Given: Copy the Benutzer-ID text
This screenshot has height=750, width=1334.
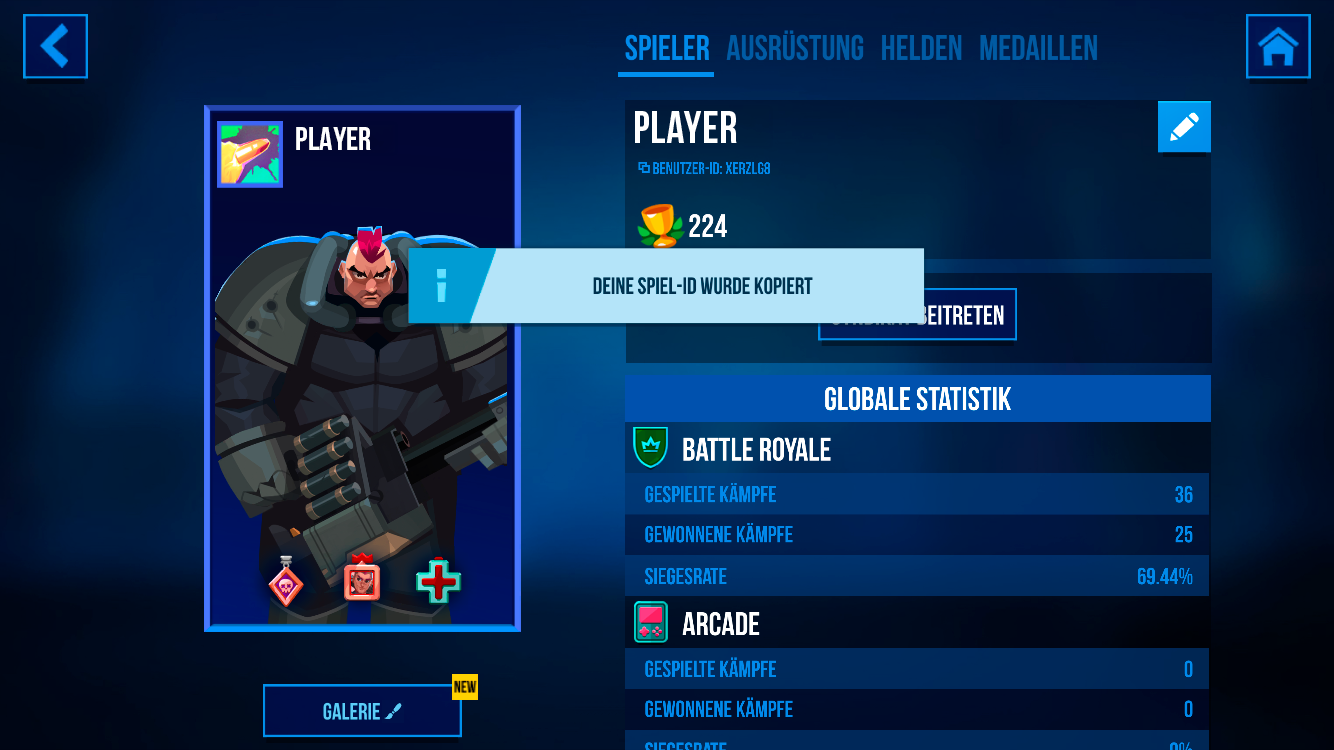Looking at the screenshot, I should (704, 169).
